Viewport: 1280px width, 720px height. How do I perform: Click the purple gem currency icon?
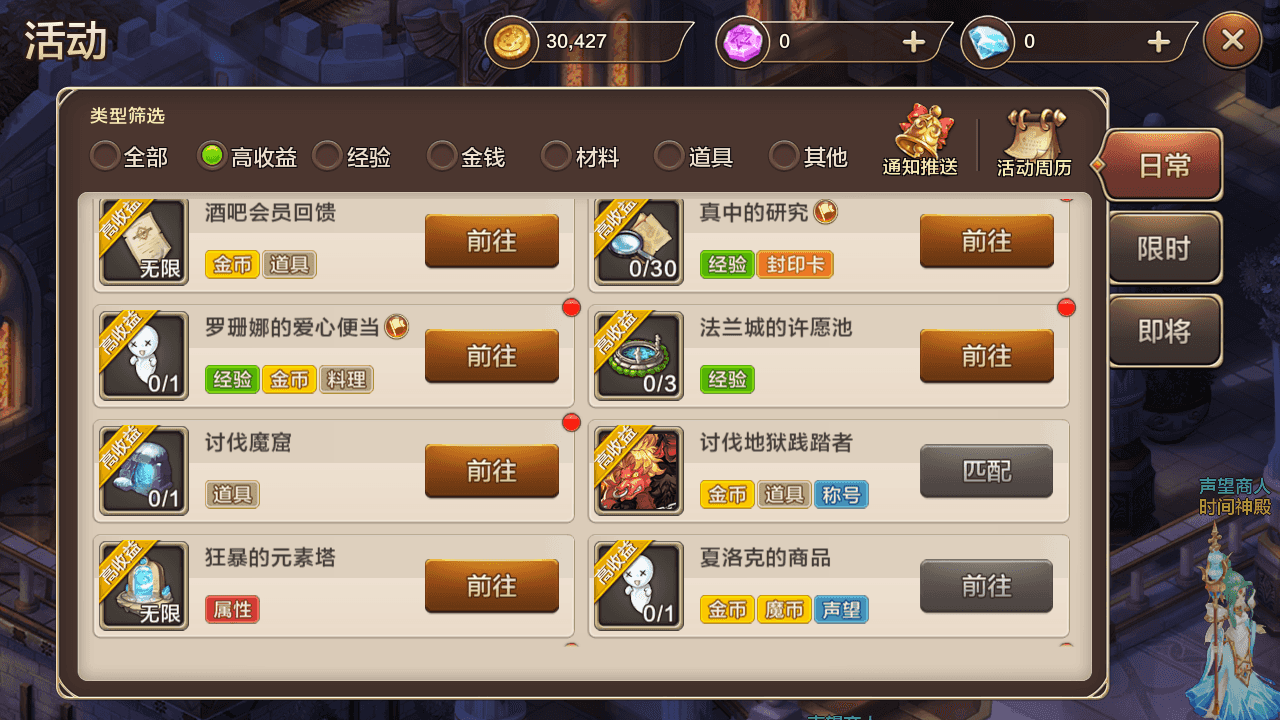point(743,42)
